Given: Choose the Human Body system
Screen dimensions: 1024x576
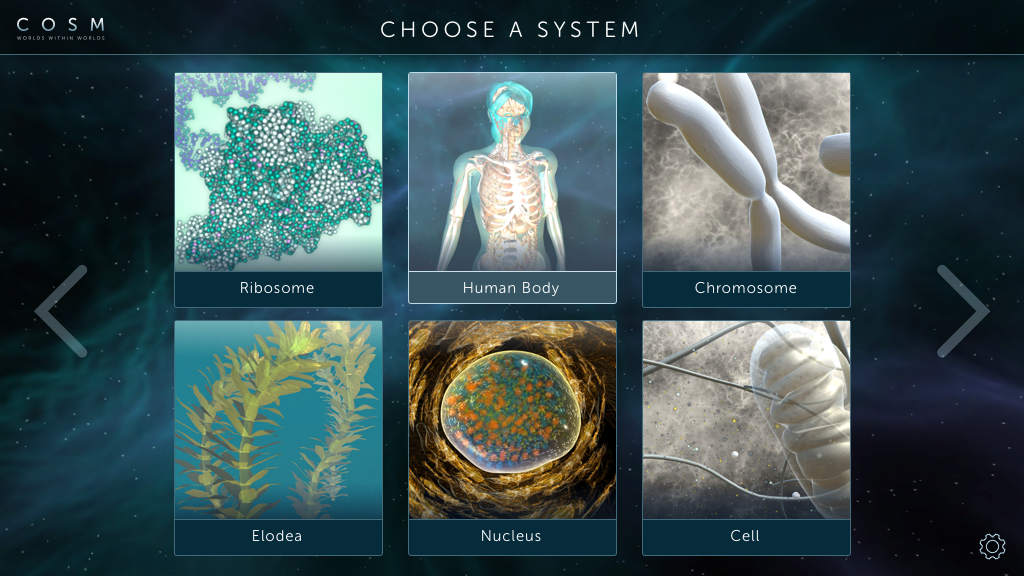Looking at the screenshot, I should coord(512,188).
